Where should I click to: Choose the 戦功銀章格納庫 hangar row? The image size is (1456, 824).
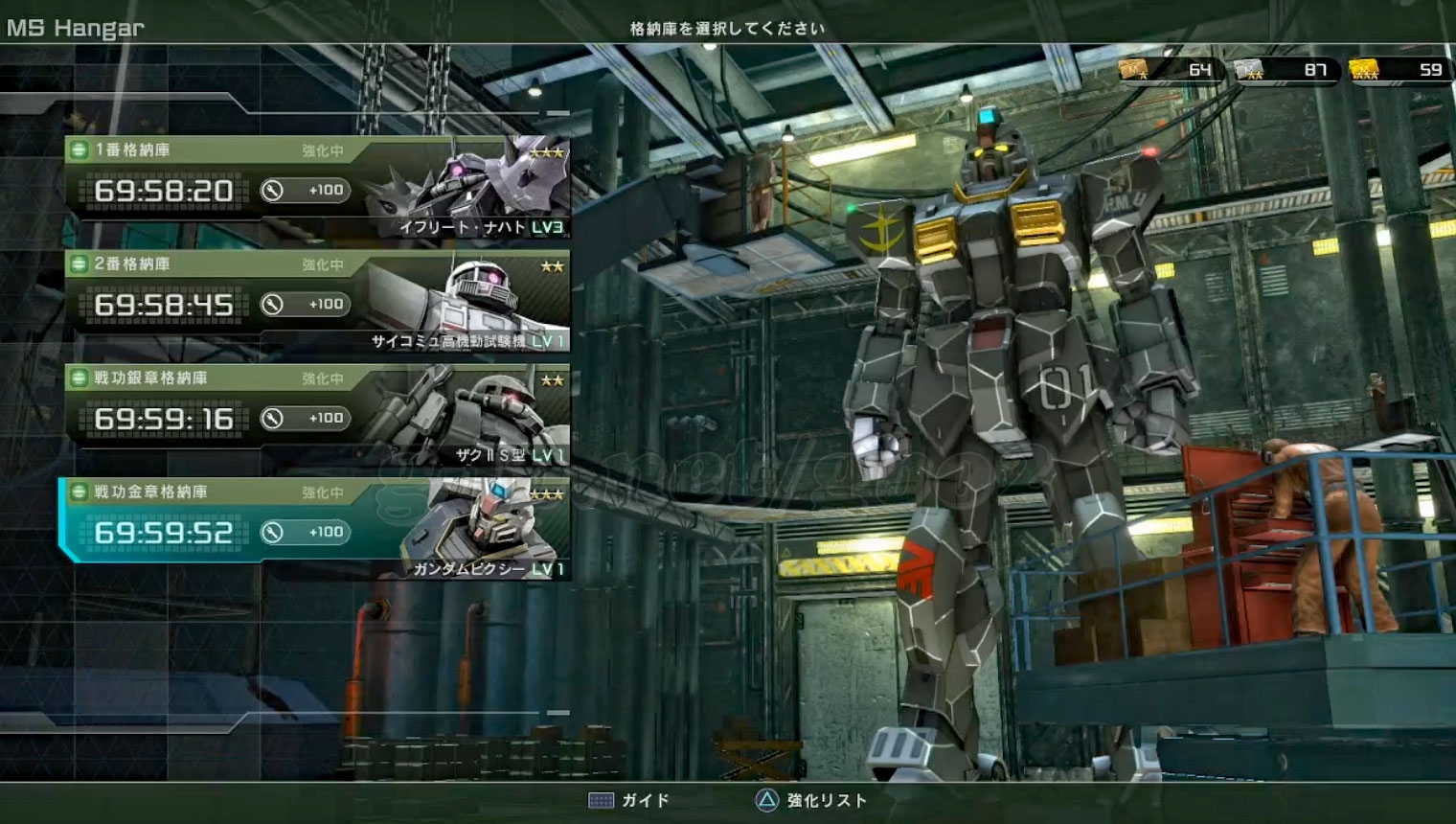(x=316, y=415)
